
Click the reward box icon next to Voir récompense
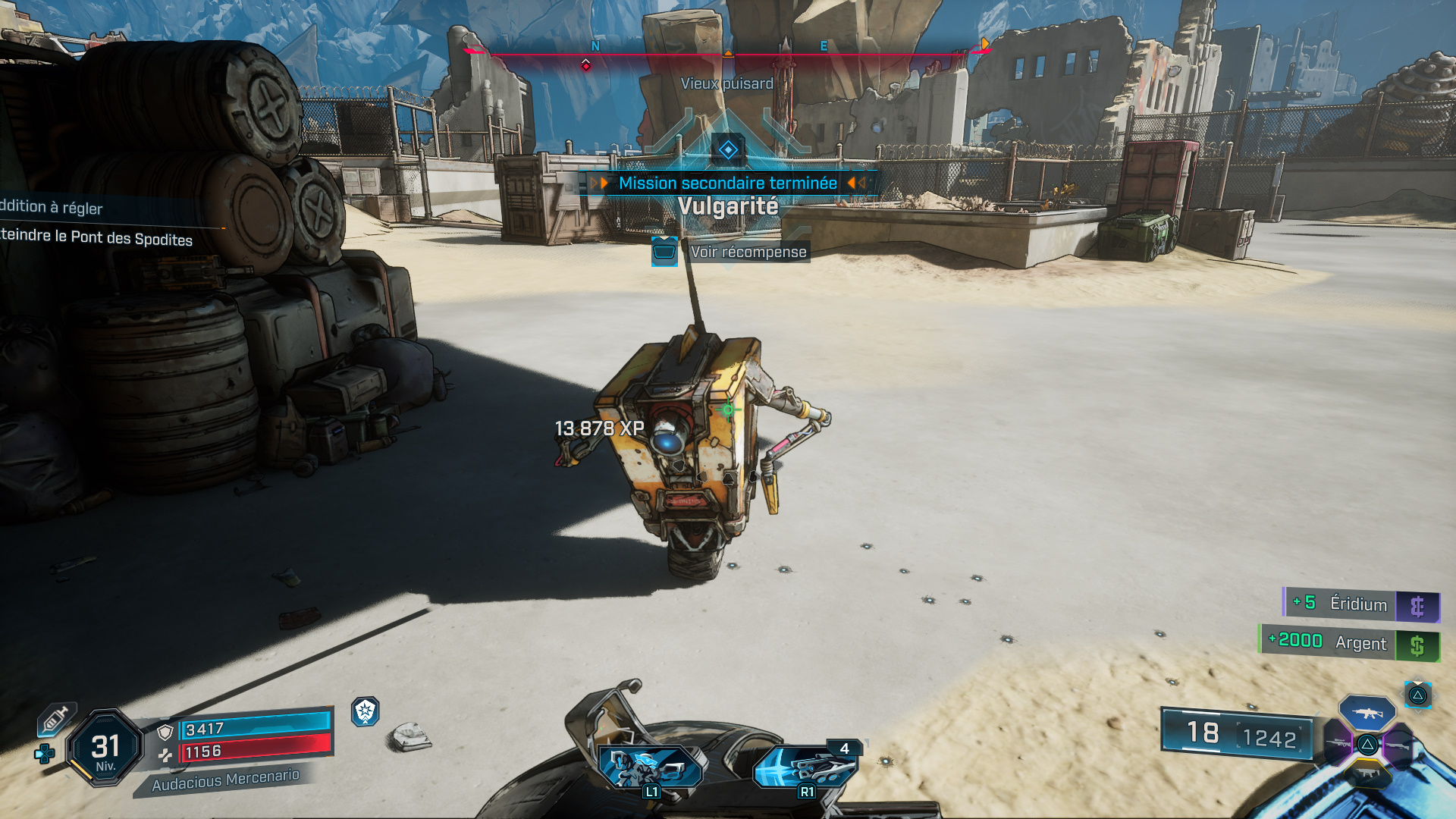664,252
